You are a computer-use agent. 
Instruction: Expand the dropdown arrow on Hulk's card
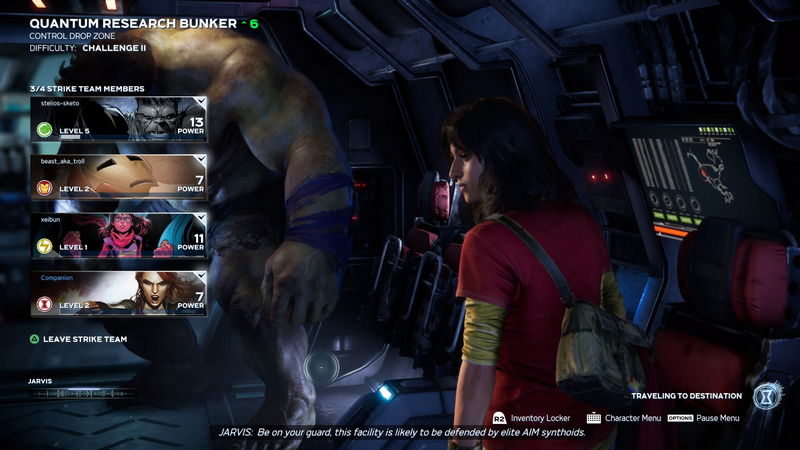pyautogui.click(x=202, y=101)
